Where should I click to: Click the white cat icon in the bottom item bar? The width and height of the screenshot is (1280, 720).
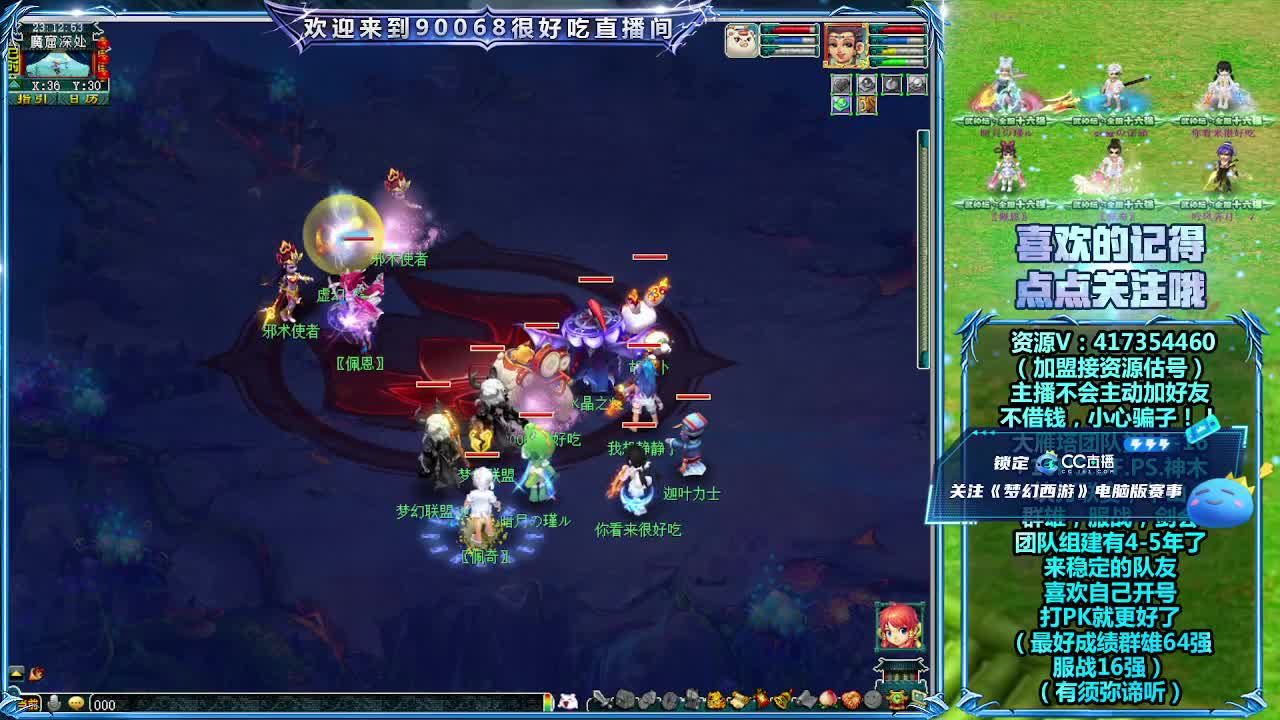point(566,703)
